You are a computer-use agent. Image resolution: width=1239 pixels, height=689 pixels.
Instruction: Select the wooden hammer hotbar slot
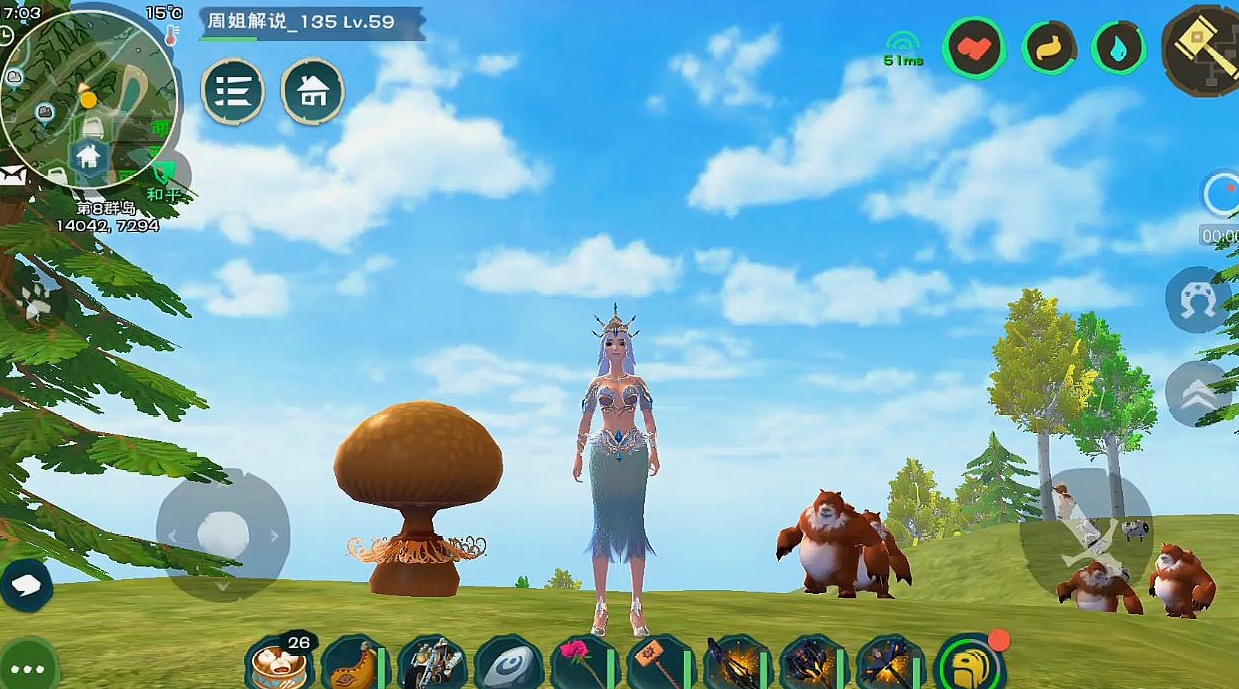[x=661, y=663]
